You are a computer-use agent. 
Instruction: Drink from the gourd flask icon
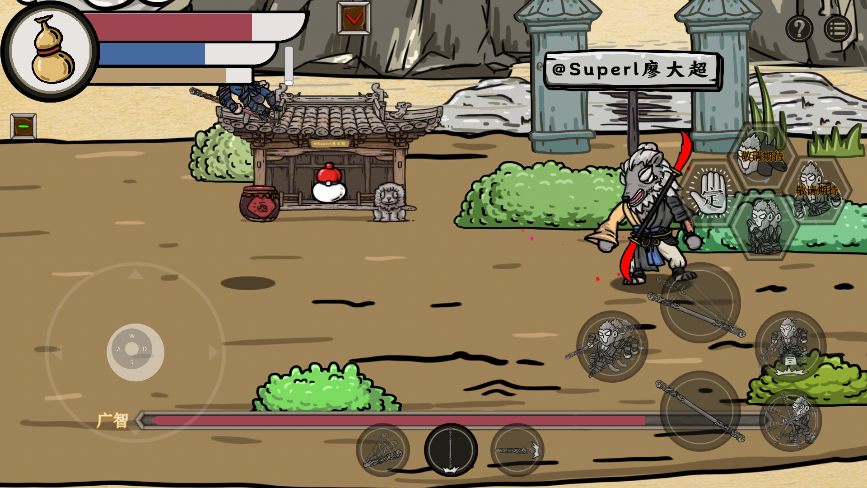[x=50, y=51]
